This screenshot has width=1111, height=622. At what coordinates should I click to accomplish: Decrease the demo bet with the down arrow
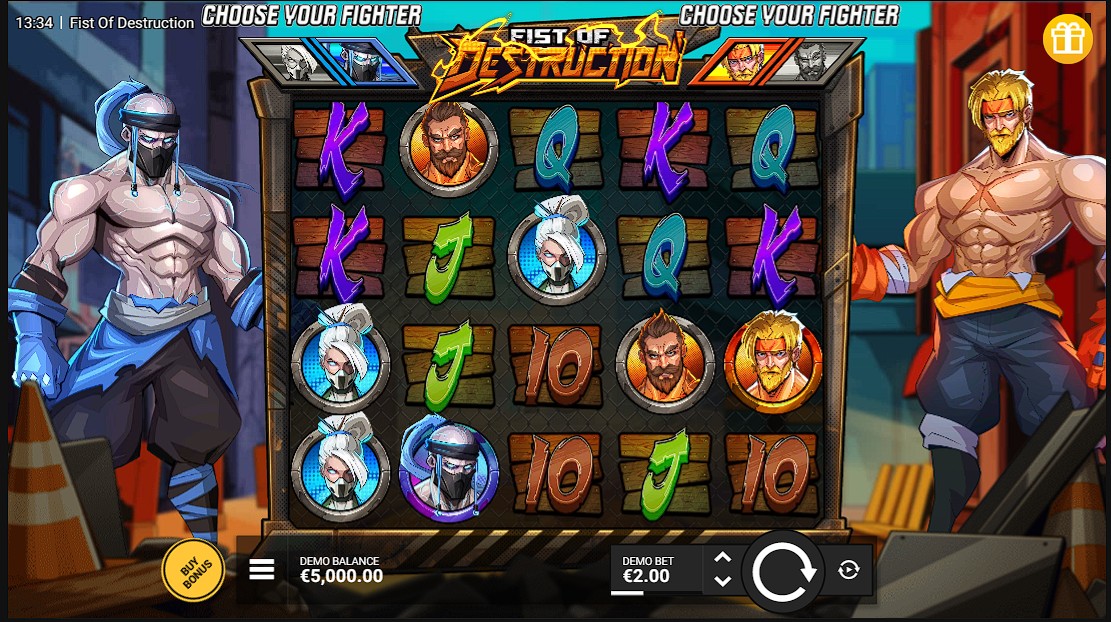[723, 581]
